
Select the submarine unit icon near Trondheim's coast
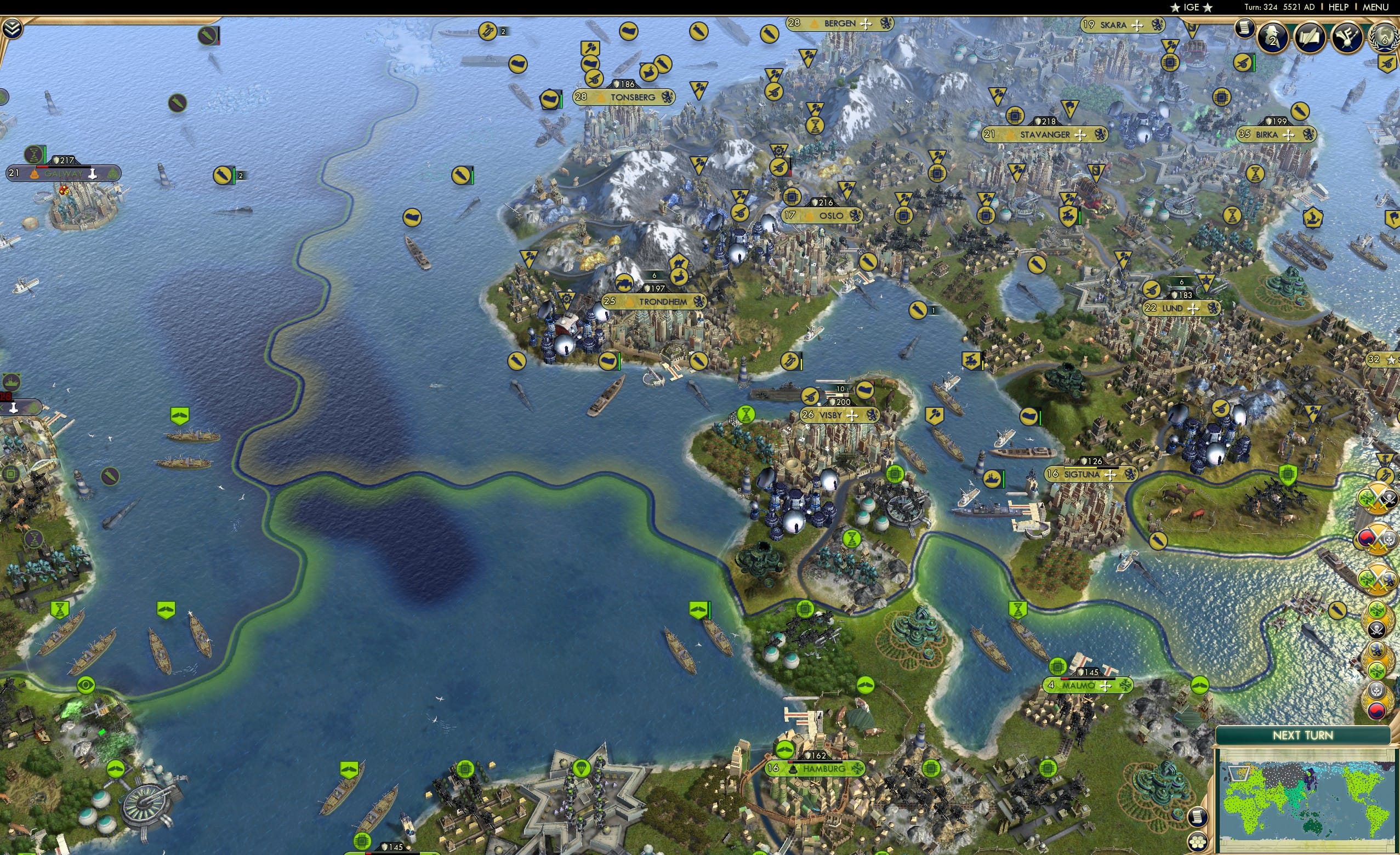[x=516, y=362]
